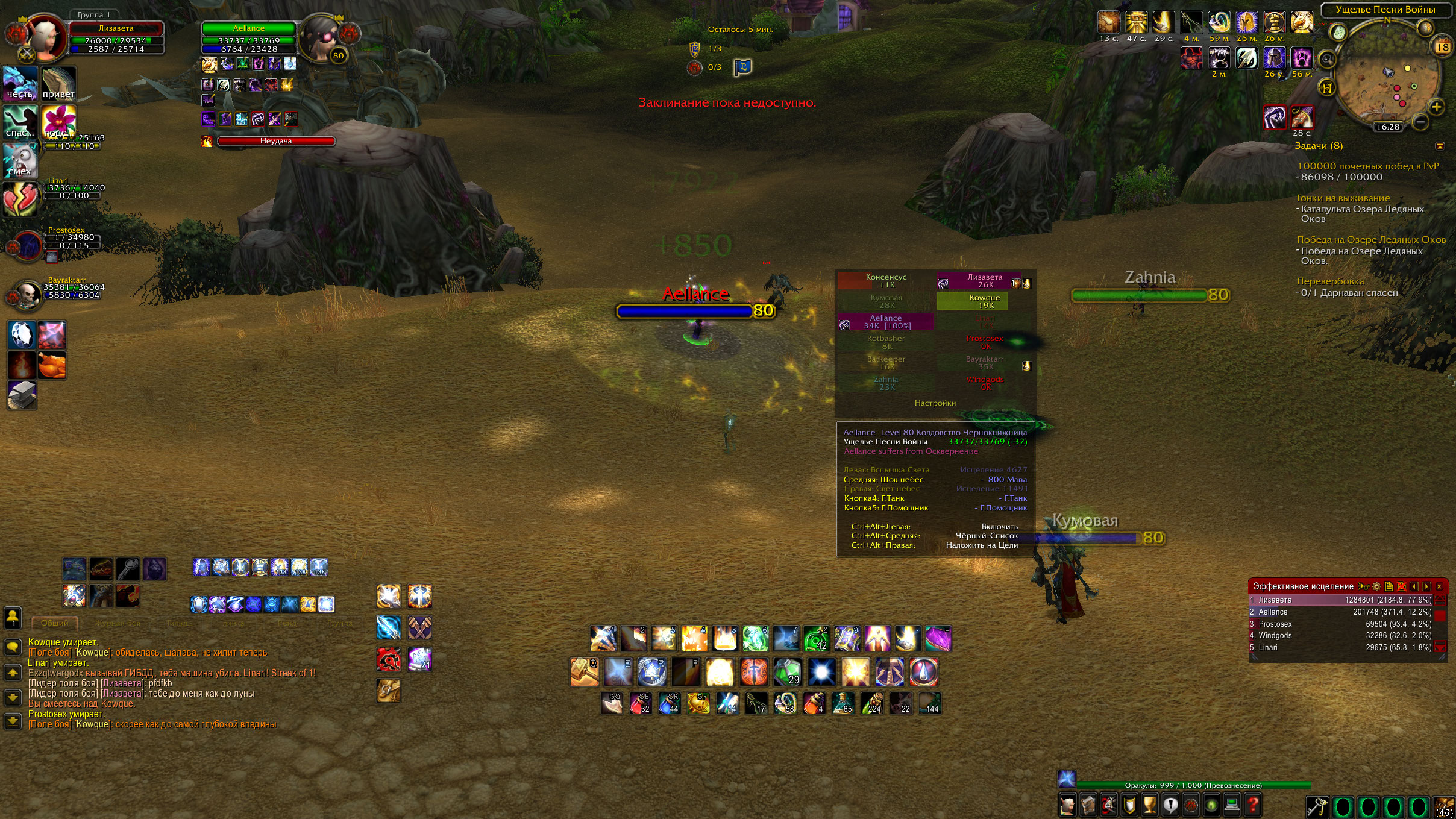The image size is (1456, 819).
Task: Zoom out on the minimap
Action: click(1420, 122)
